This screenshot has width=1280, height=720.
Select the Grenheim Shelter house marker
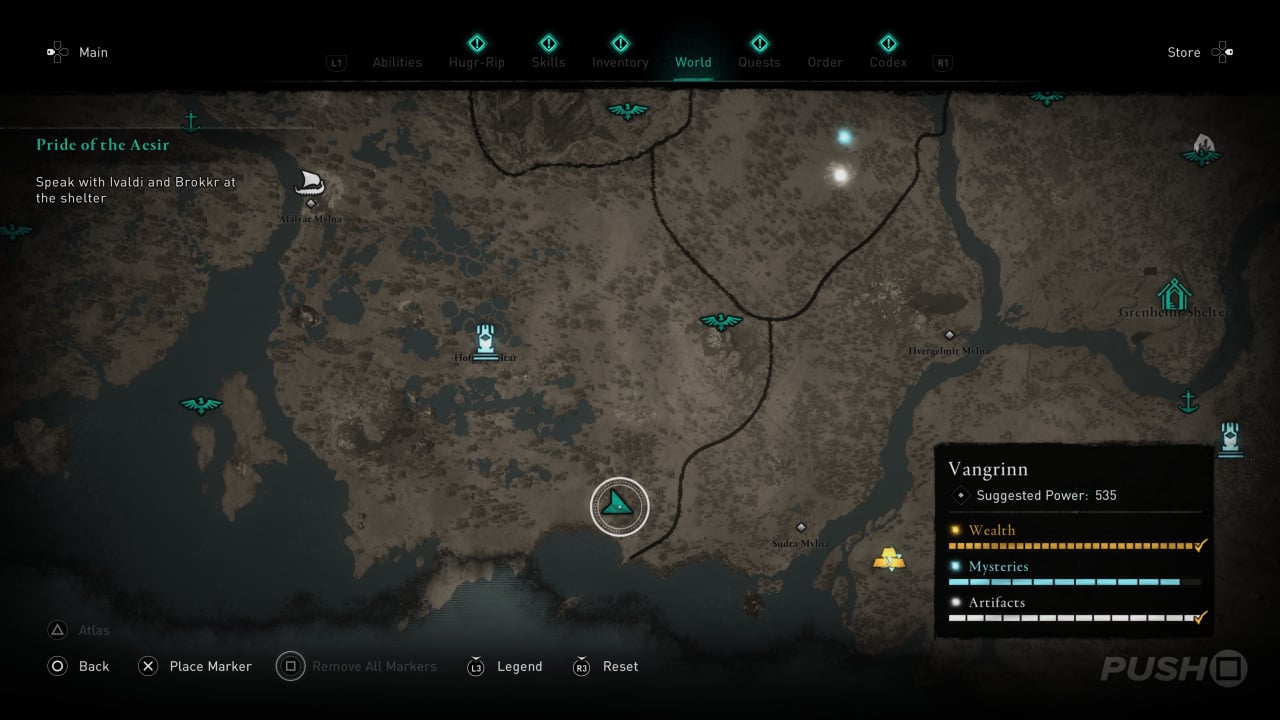click(x=1173, y=294)
